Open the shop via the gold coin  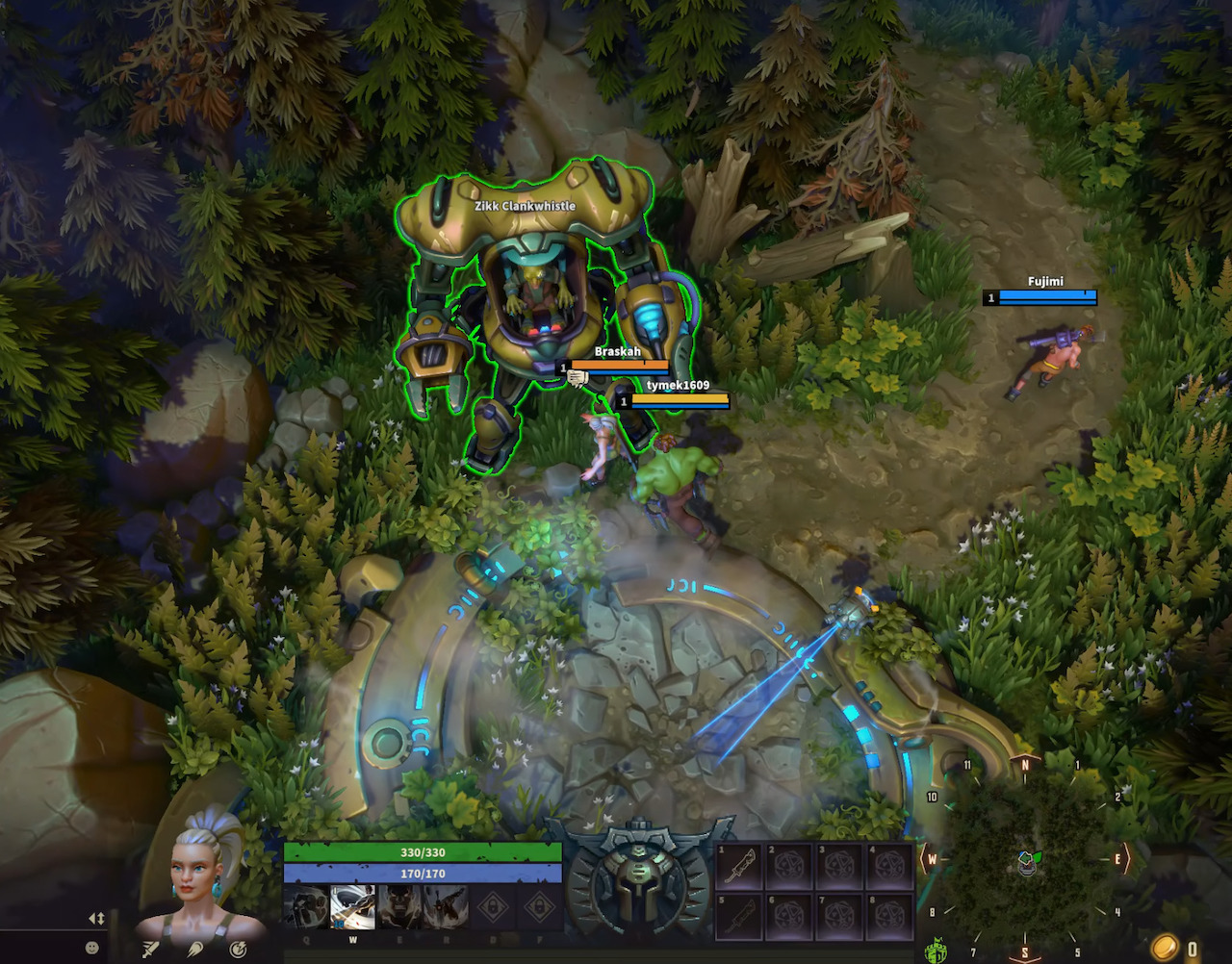click(1165, 948)
